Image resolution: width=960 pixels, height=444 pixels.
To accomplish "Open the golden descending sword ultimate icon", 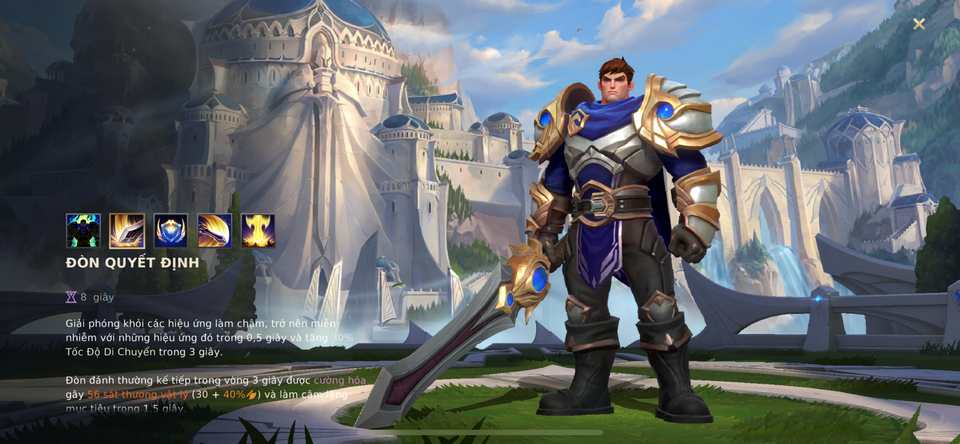I will (258, 231).
